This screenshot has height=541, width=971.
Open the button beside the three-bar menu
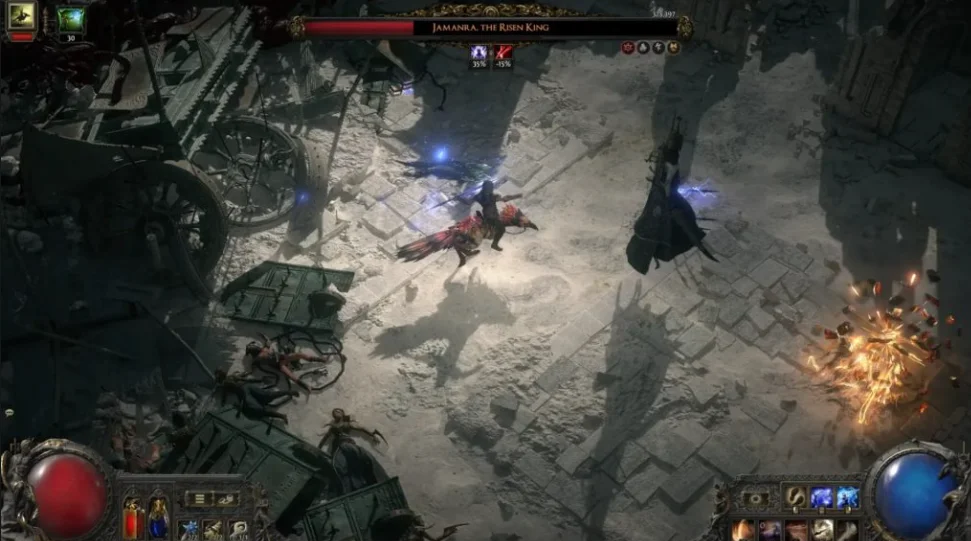[226, 498]
